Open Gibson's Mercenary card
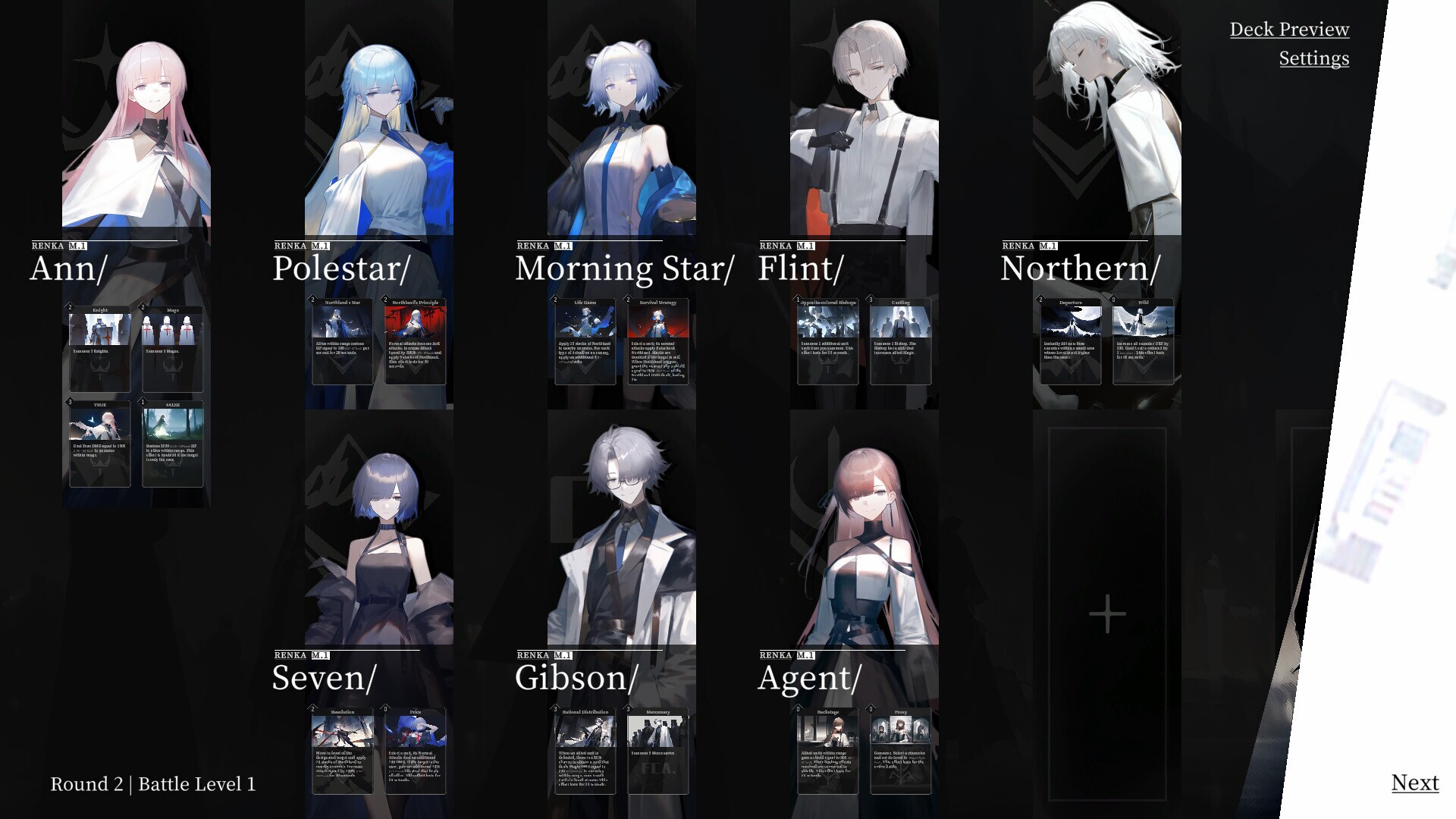The width and height of the screenshot is (1456, 819). (x=657, y=751)
